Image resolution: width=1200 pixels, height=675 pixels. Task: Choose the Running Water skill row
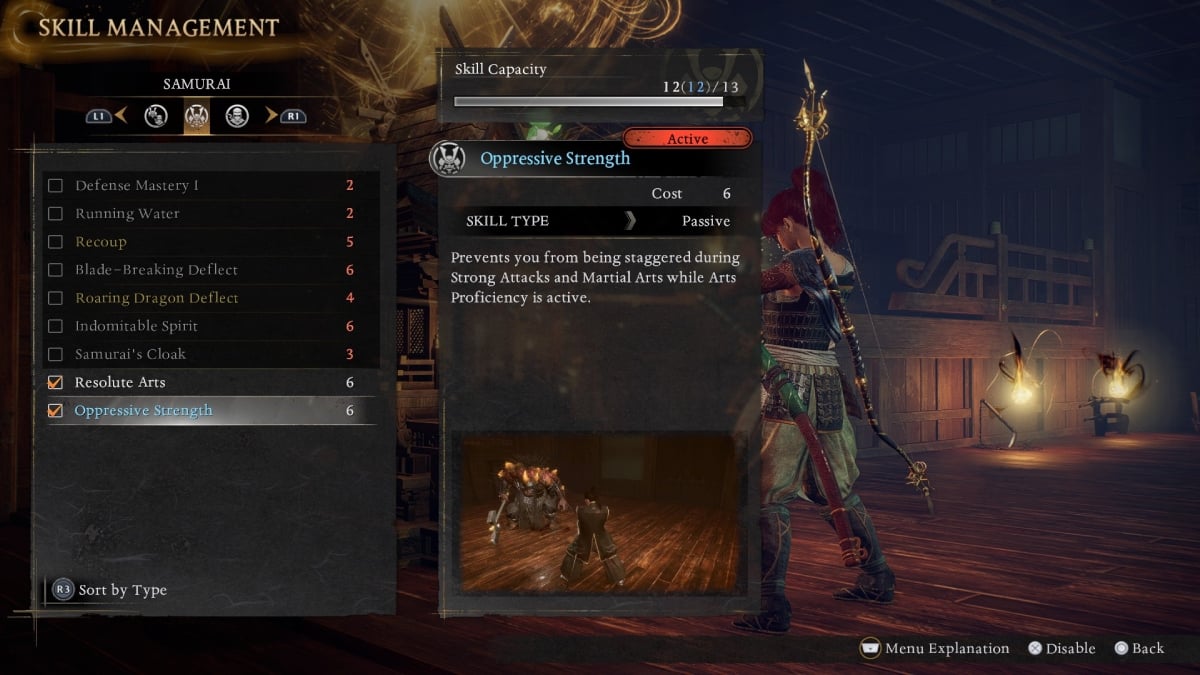(126, 214)
